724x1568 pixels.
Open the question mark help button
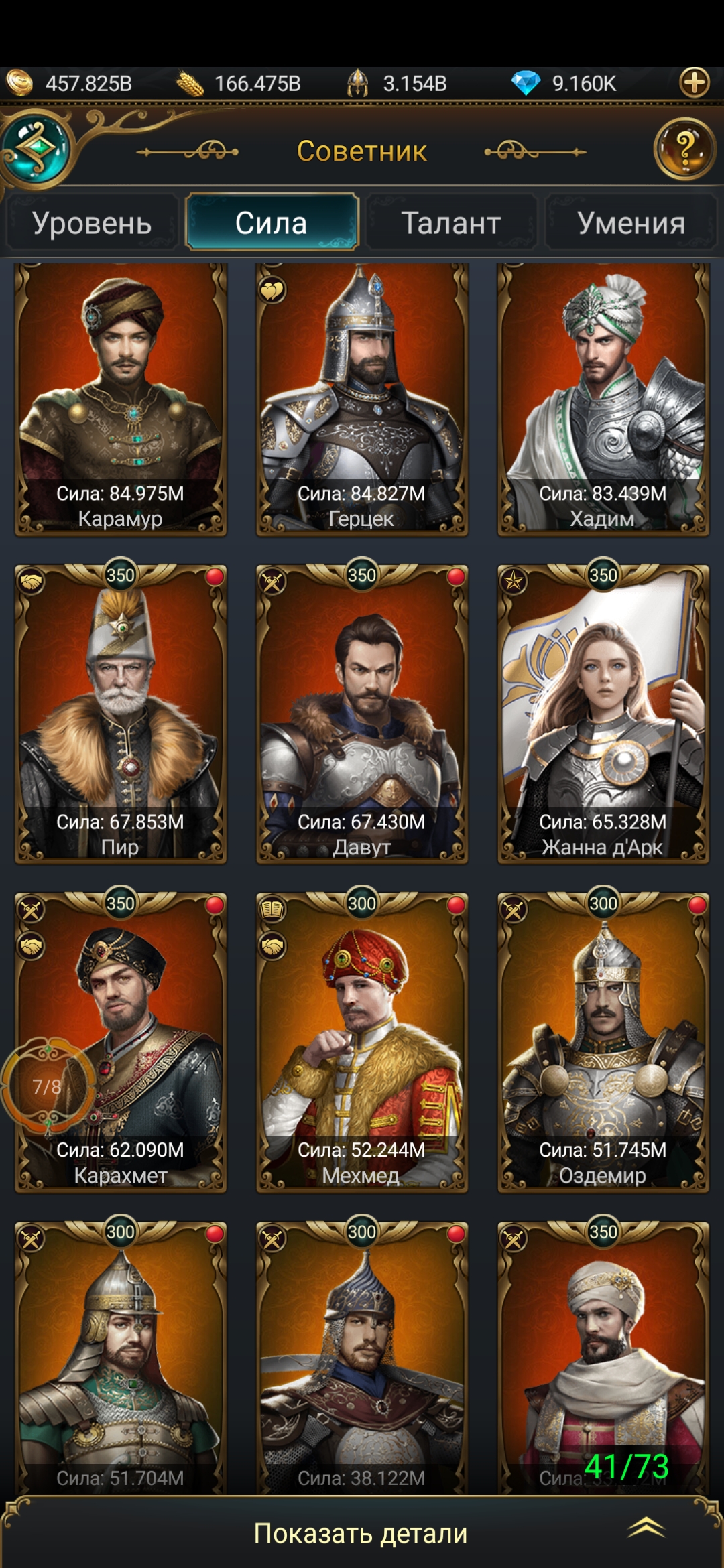click(684, 149)
